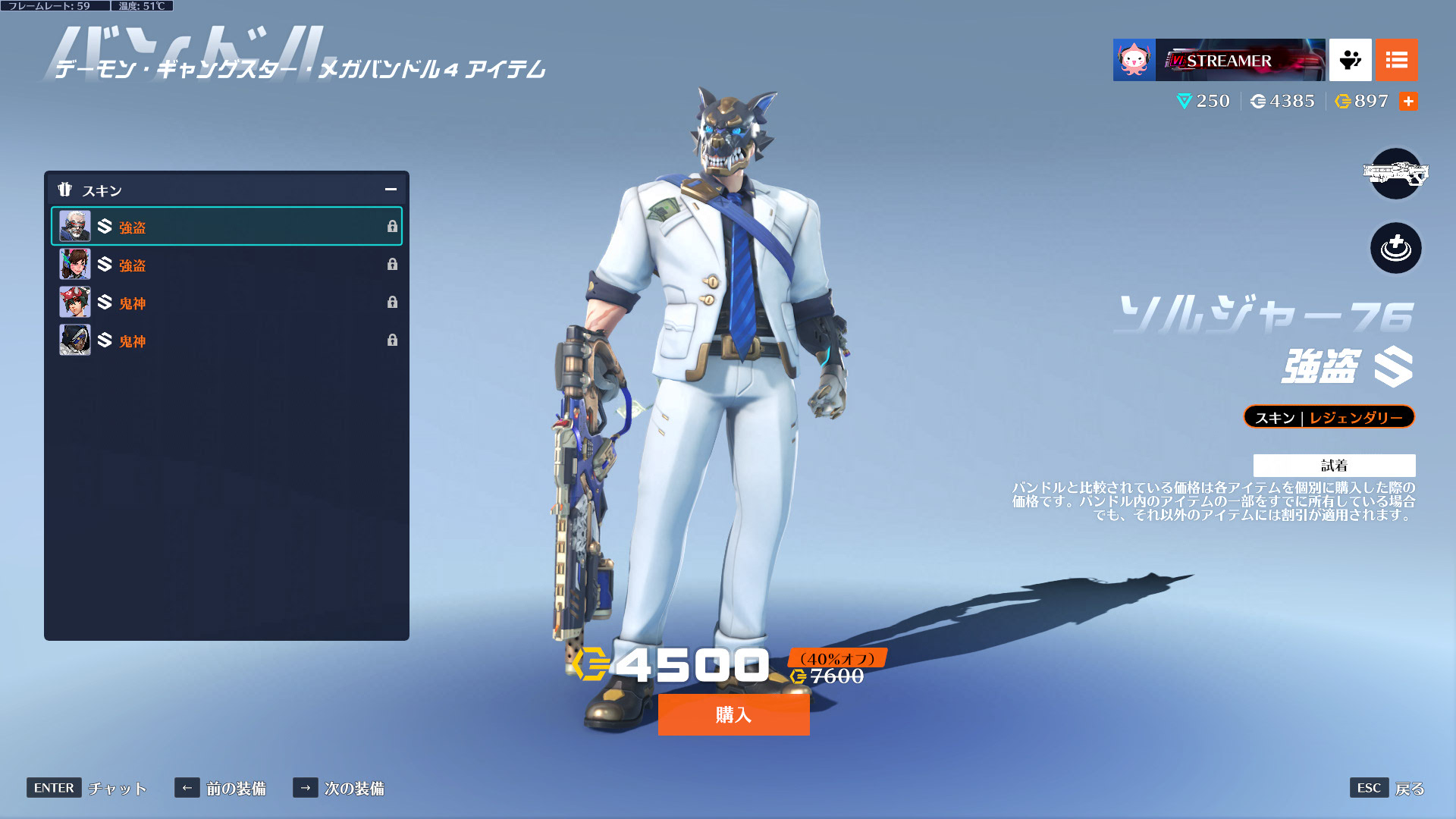Screen dimensions: 1456x819
Task: Open the social friends panel
Action: click(1350, 60)
